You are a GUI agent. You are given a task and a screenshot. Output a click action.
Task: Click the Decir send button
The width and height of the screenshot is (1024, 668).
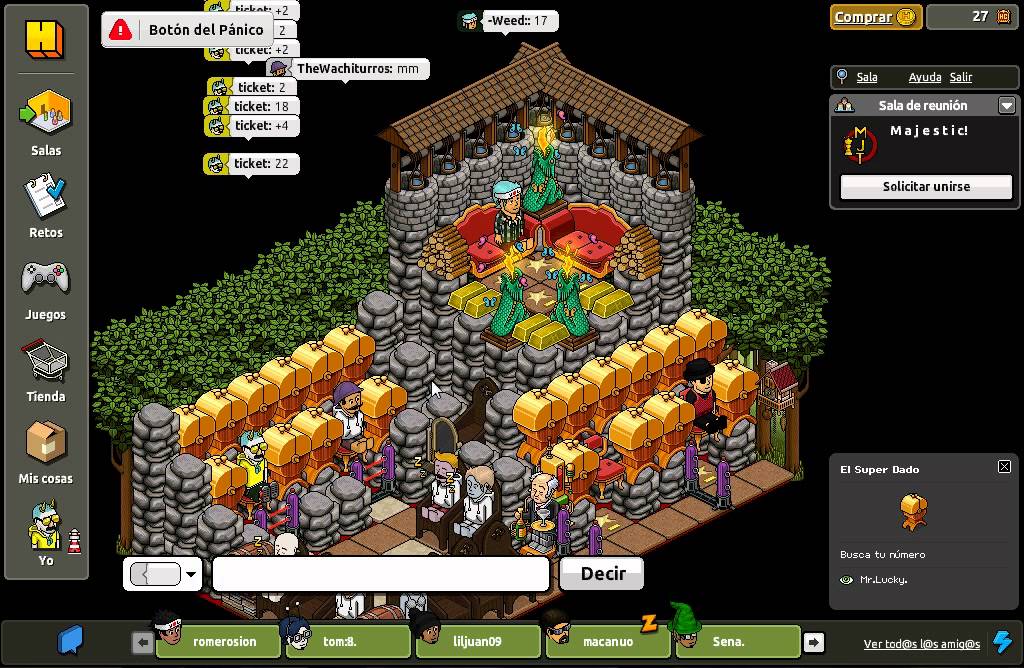pyautogui.click(x=602, y=574)
